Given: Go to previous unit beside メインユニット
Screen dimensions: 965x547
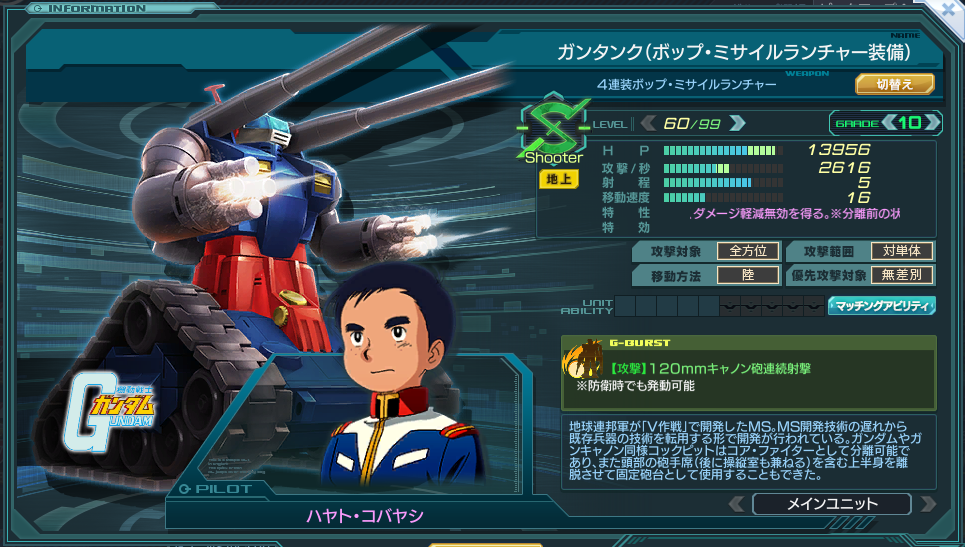Looking at the screenshot, I should point(736,504).
